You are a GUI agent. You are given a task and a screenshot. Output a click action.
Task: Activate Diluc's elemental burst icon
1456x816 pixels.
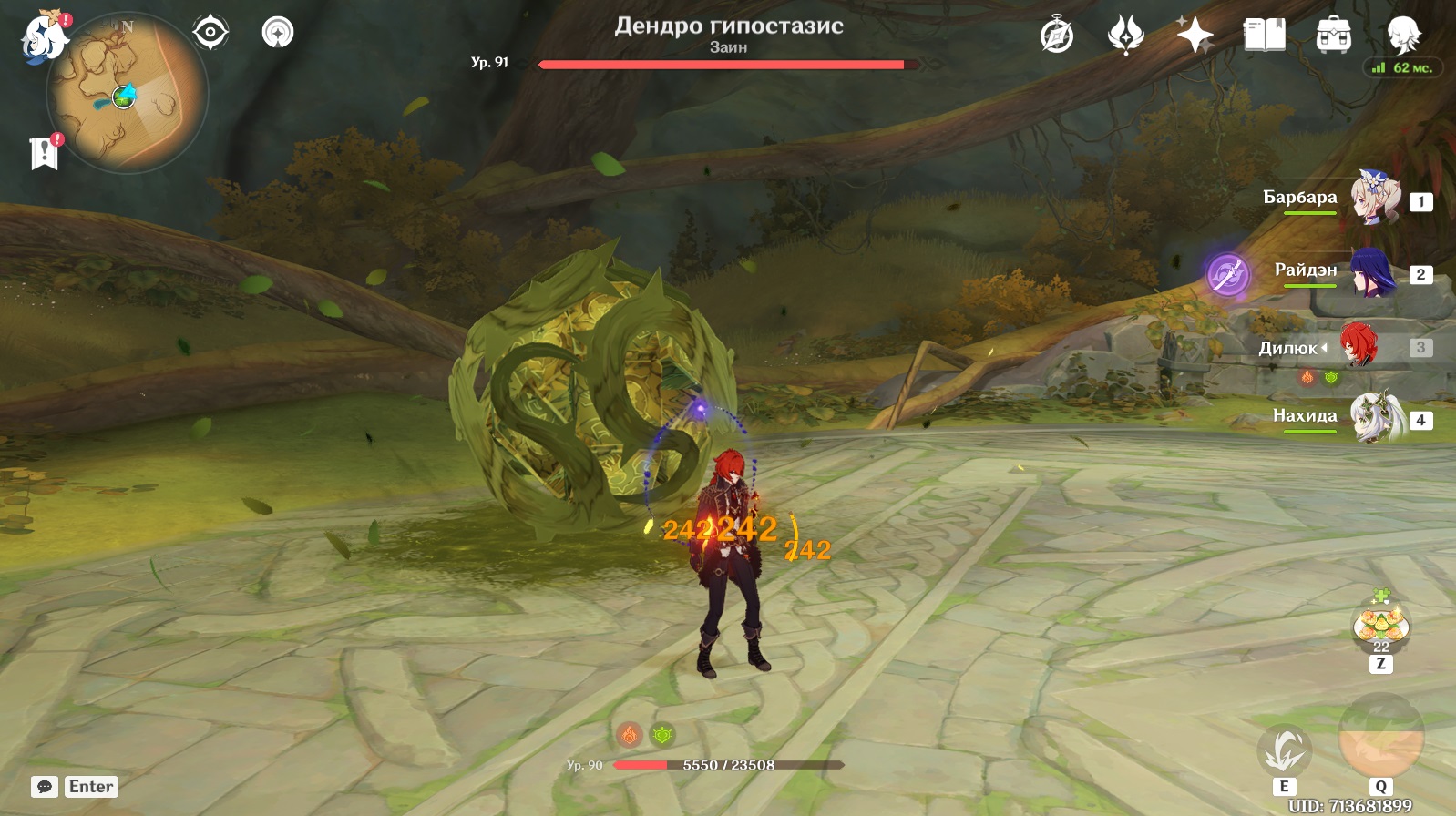[x=1380, y=736]
